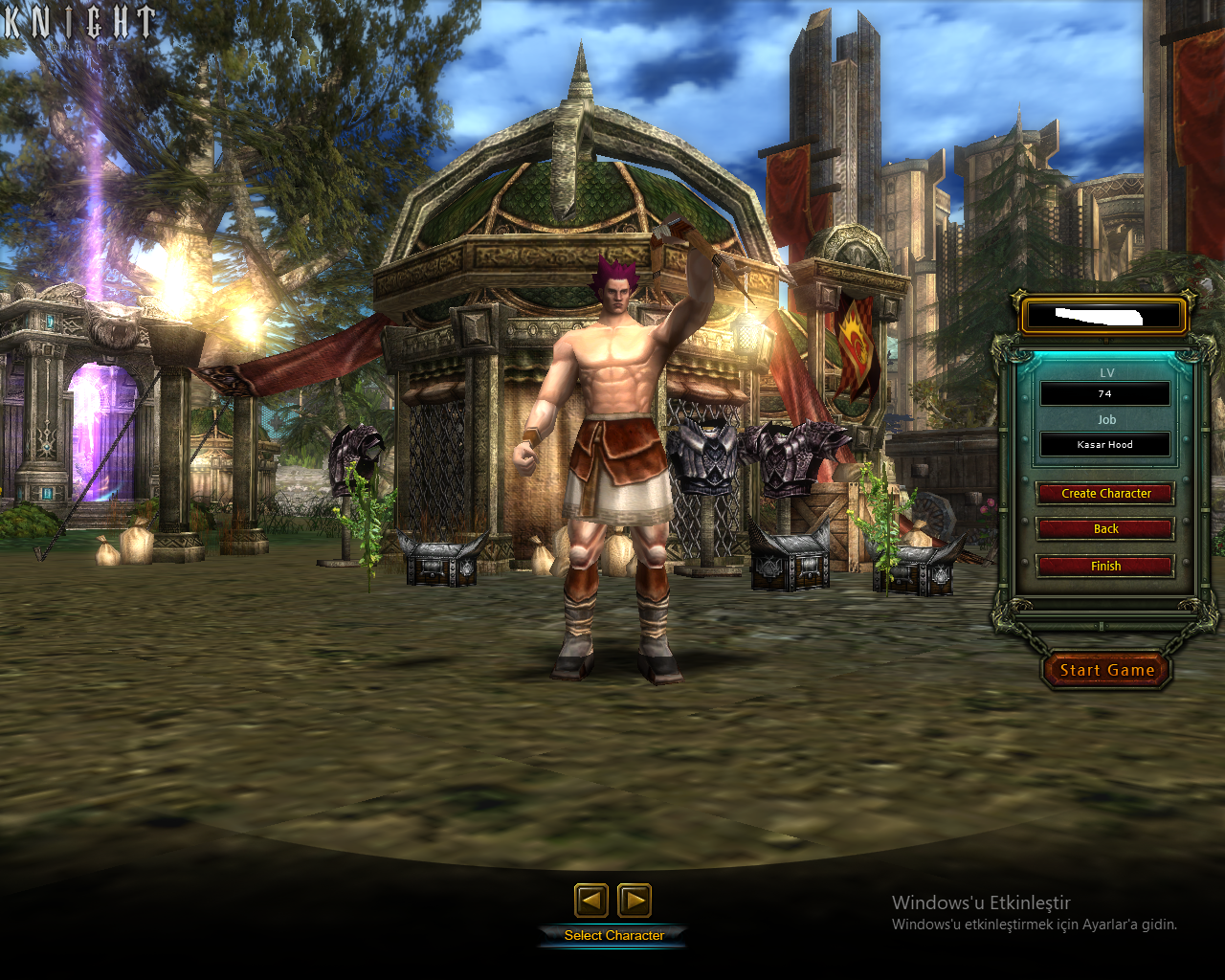Click the Job box showing Kasar Hood
This screenshot has height=980, width=1225.
(x=1105, y=444)
